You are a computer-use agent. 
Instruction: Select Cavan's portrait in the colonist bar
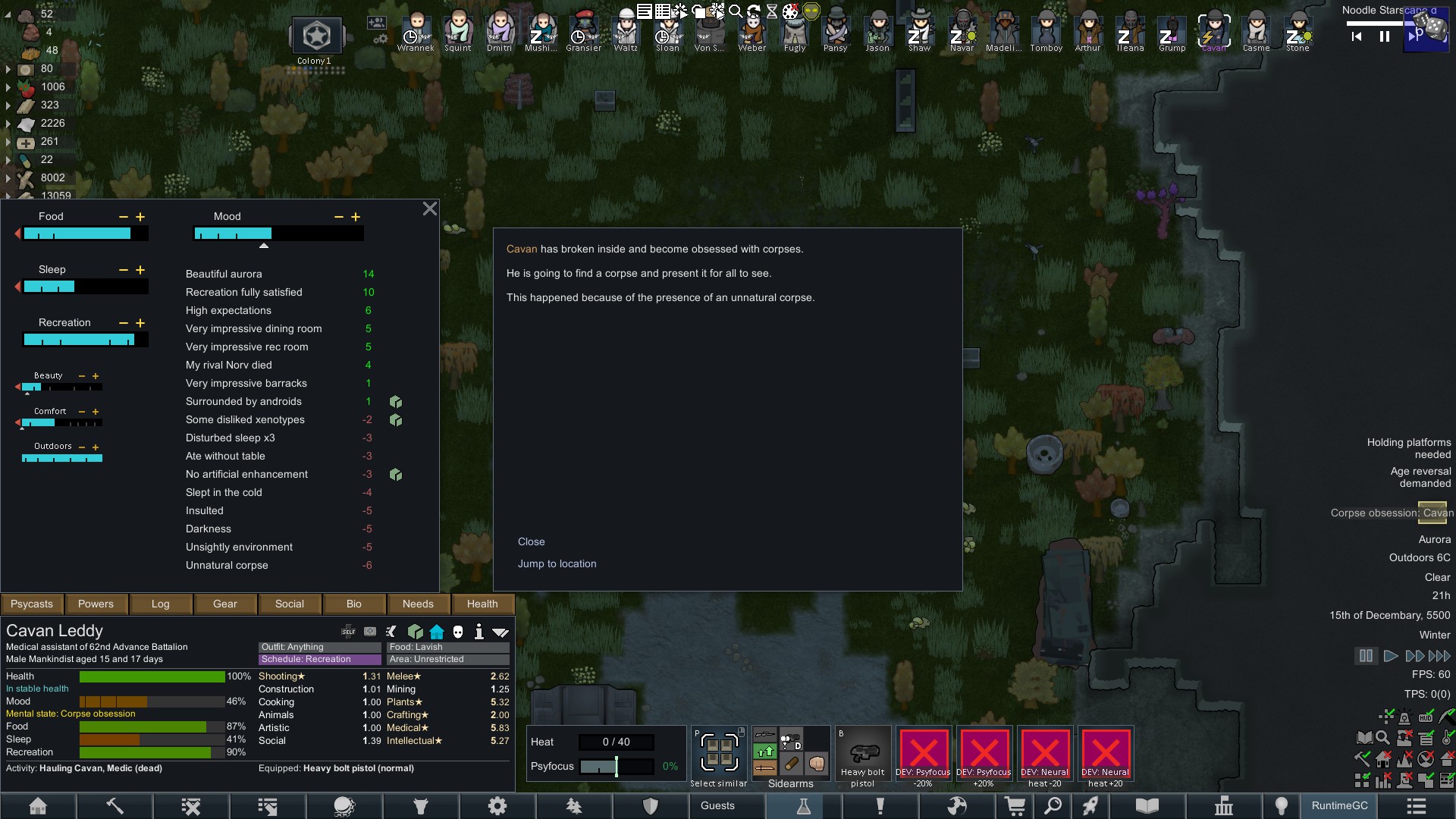click(x=1214, y=30)
